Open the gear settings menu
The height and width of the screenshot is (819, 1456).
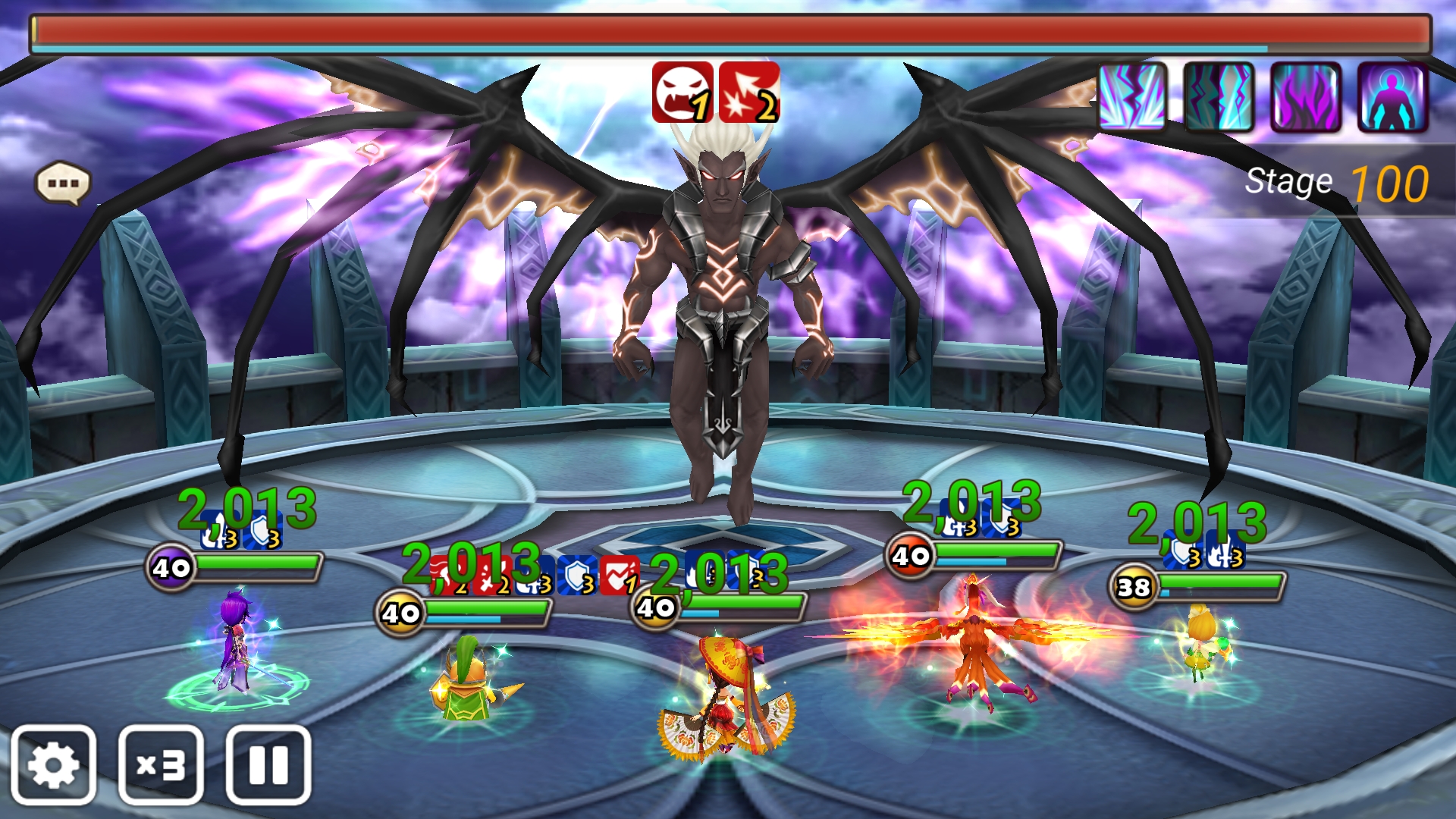53,764
